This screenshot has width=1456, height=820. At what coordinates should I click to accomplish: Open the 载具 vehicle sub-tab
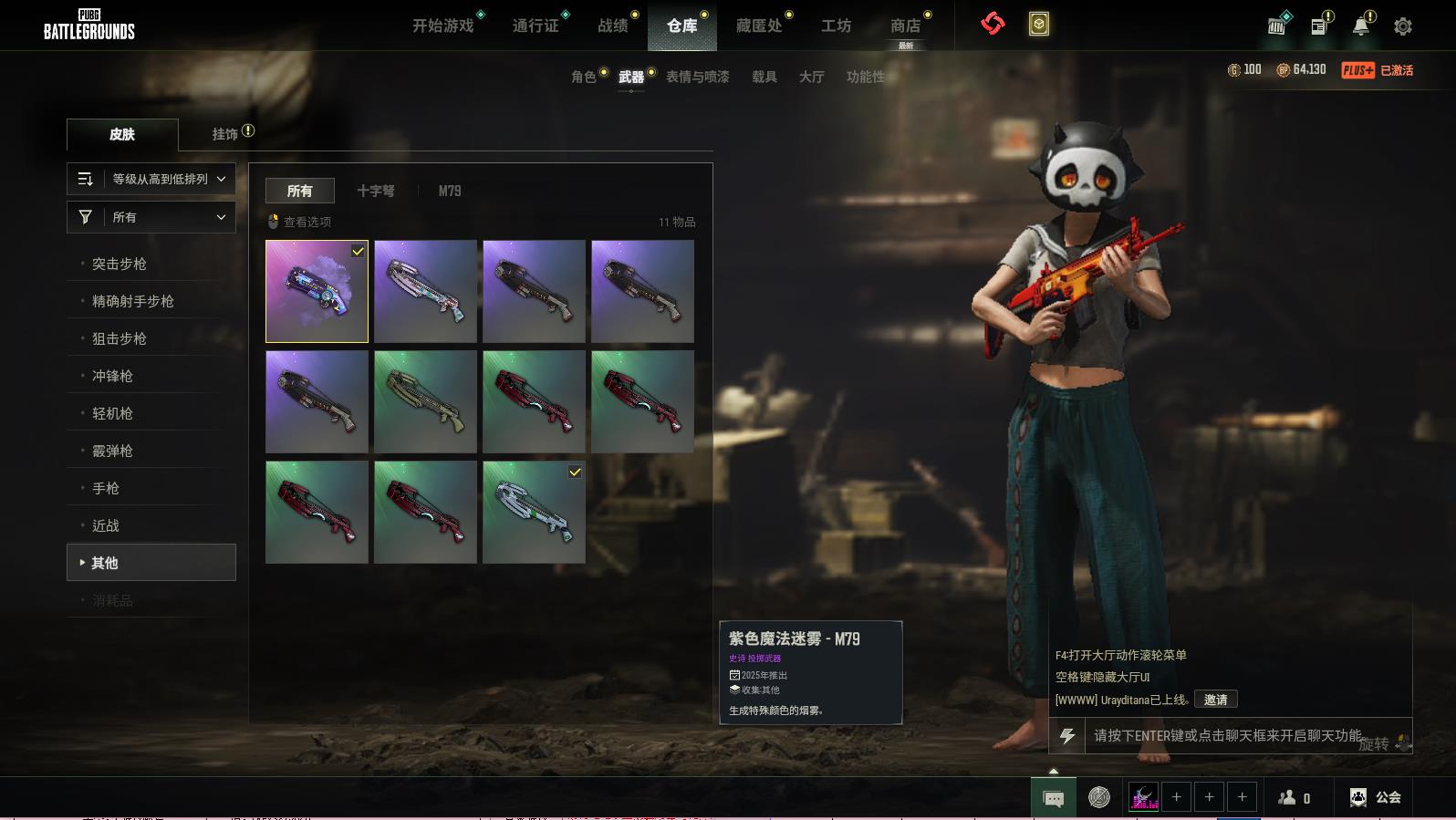(x=764, y=77)
